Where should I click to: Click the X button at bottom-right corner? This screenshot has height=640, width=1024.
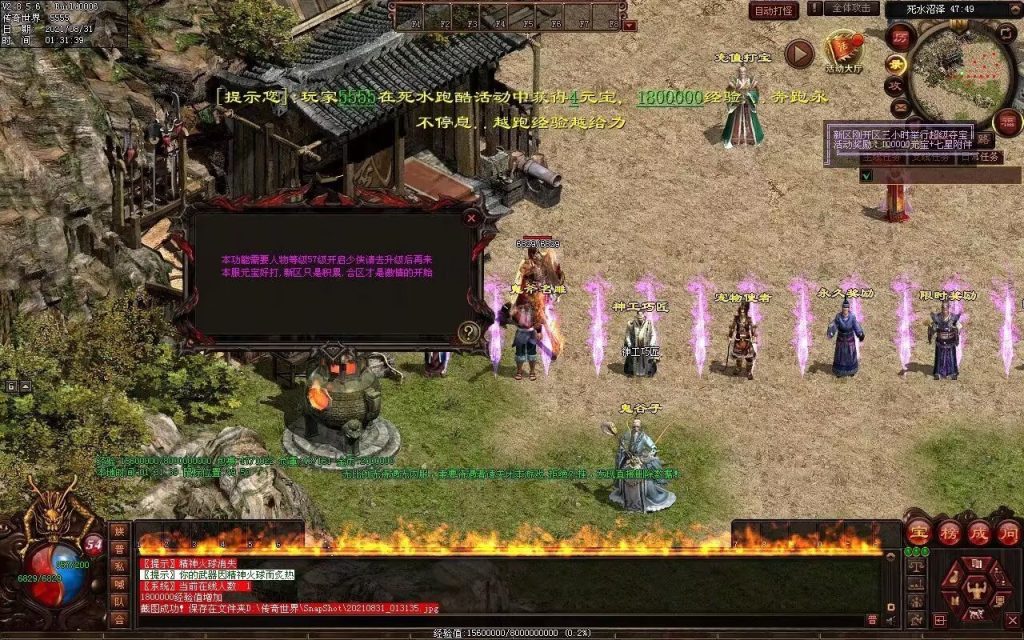(1011, 620)
